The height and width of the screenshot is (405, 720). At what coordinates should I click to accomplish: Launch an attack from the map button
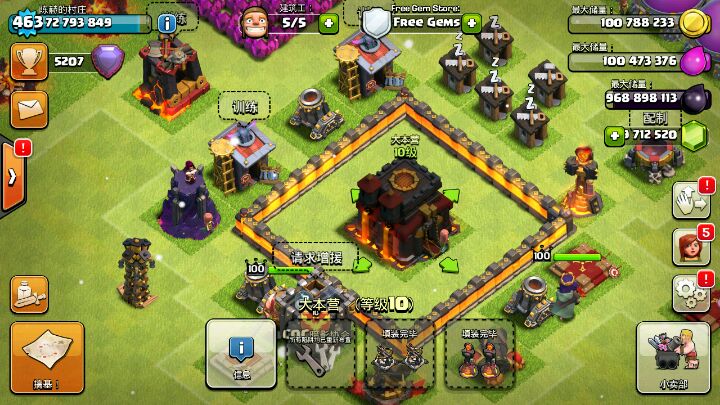click(x=46, y=356)
